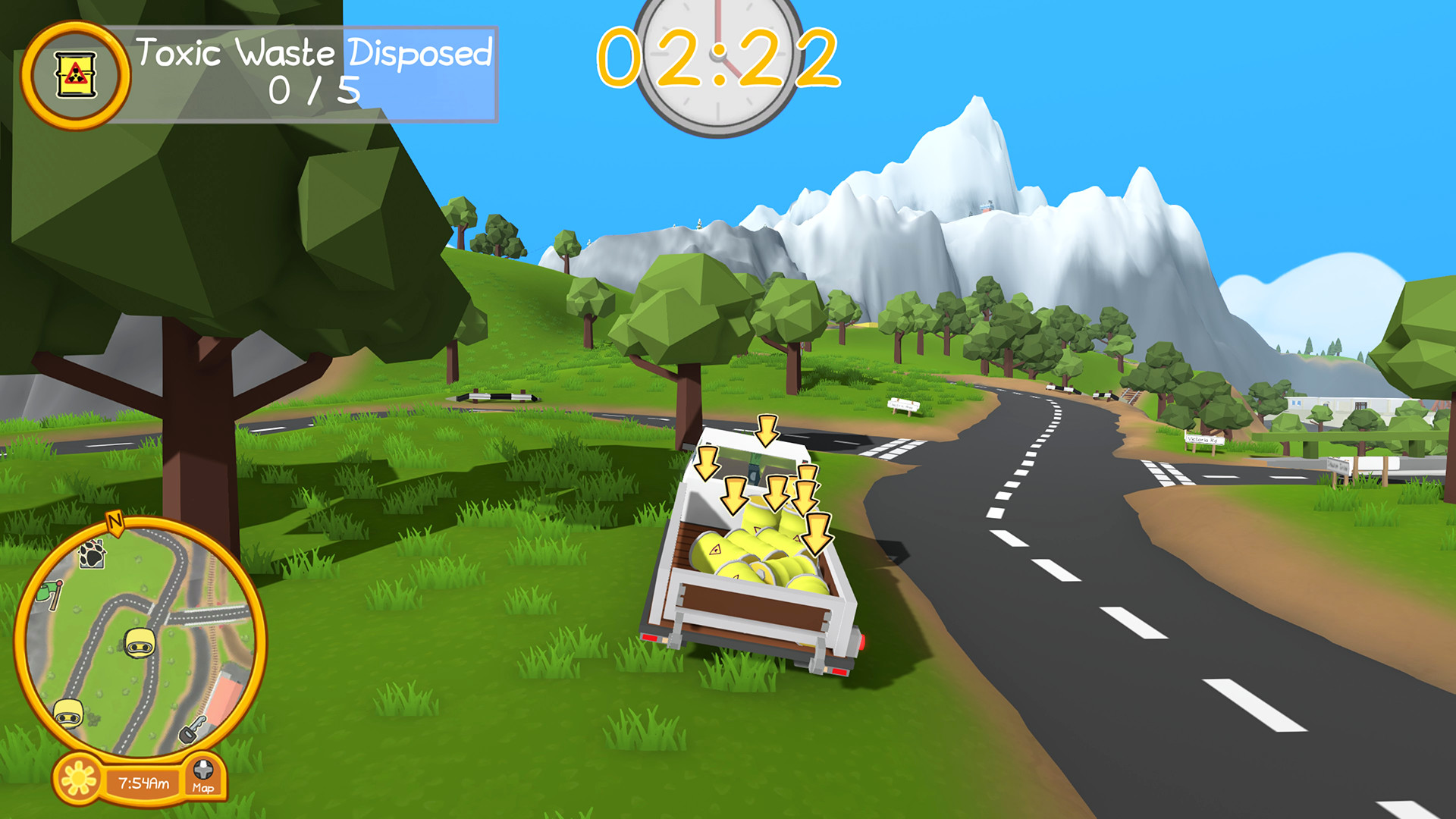This screenshot has width=1456, height=819.
Task: Click the Victoria Rd street sign
Action: click(x=1203, y=440)
